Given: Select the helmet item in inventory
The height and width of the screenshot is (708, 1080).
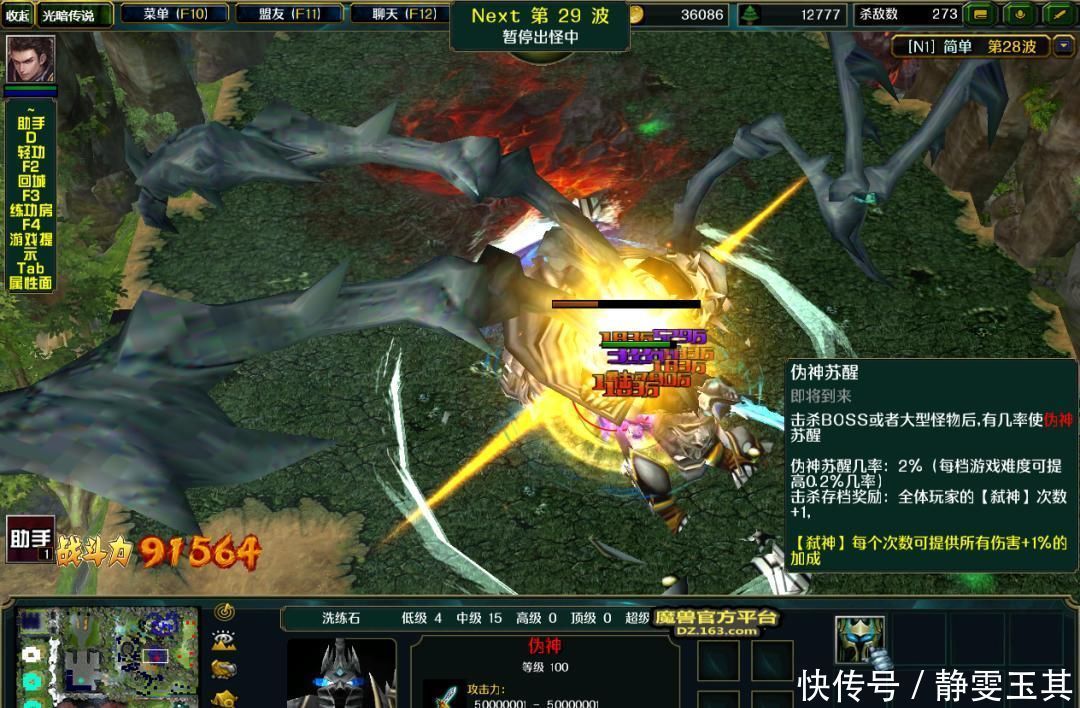Looking at the screenshot, I should 859,640.
